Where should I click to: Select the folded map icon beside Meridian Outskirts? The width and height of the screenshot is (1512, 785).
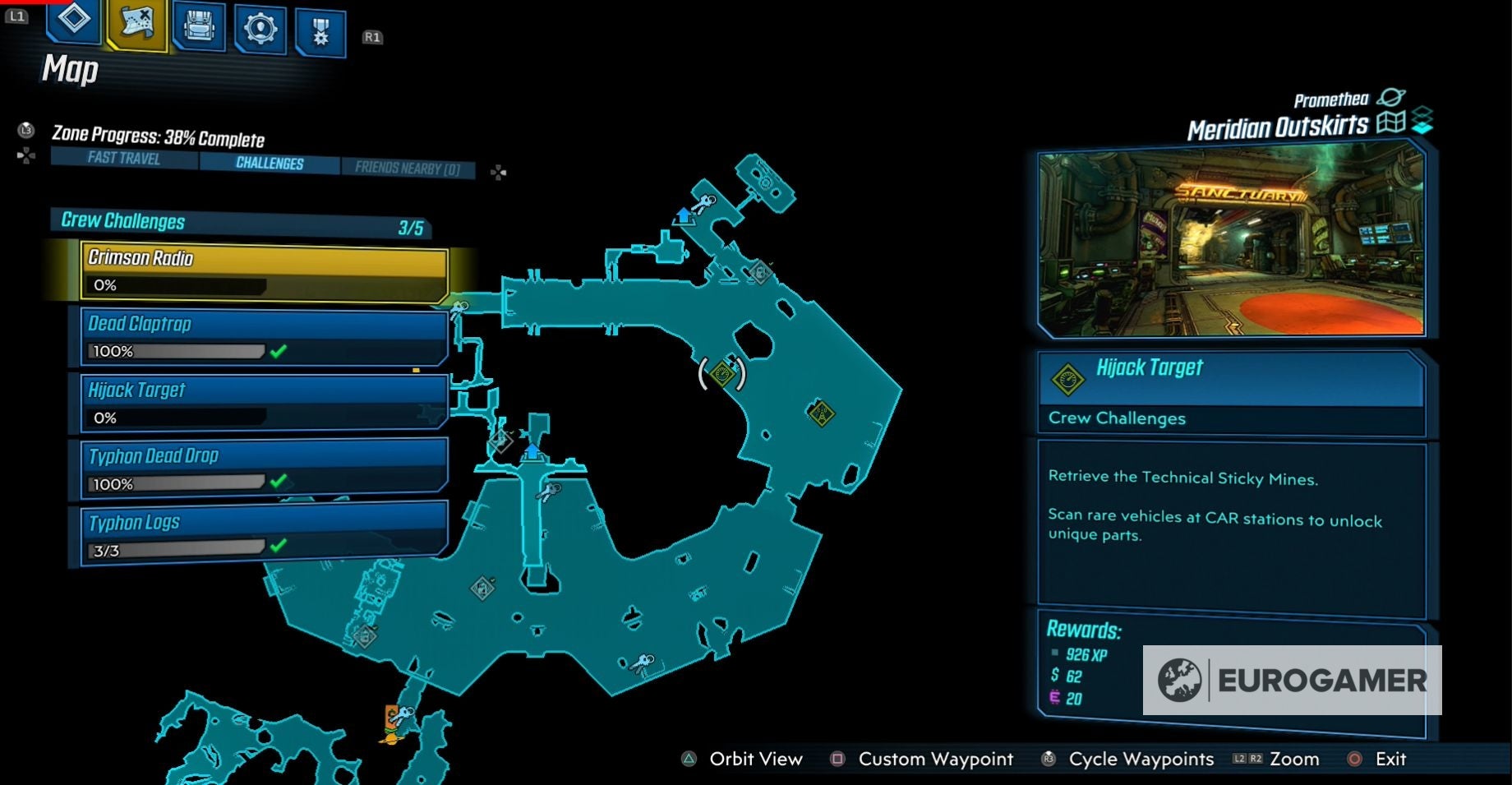(1393, 123)
